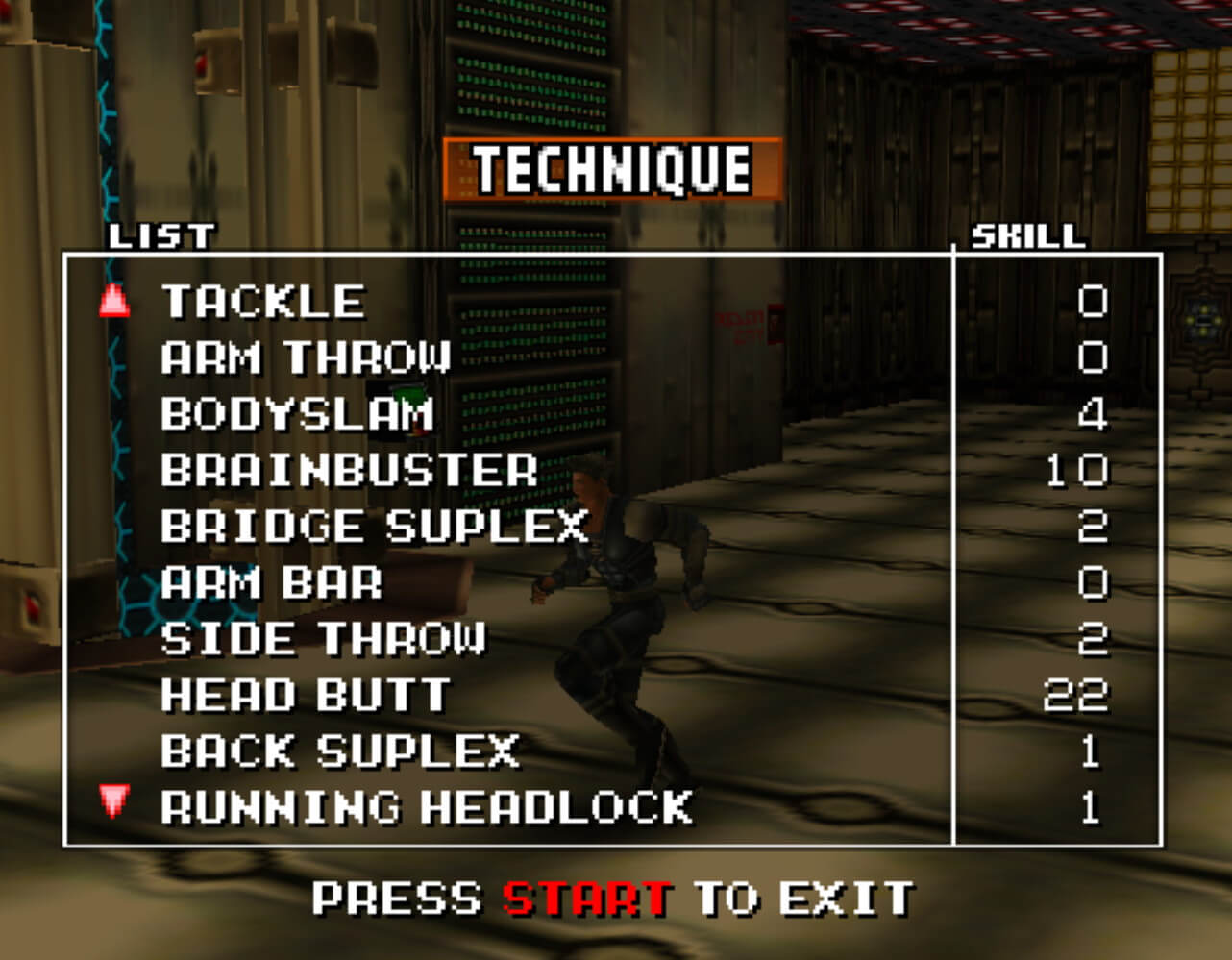Select the Bodyslam technique

(297, 414)
